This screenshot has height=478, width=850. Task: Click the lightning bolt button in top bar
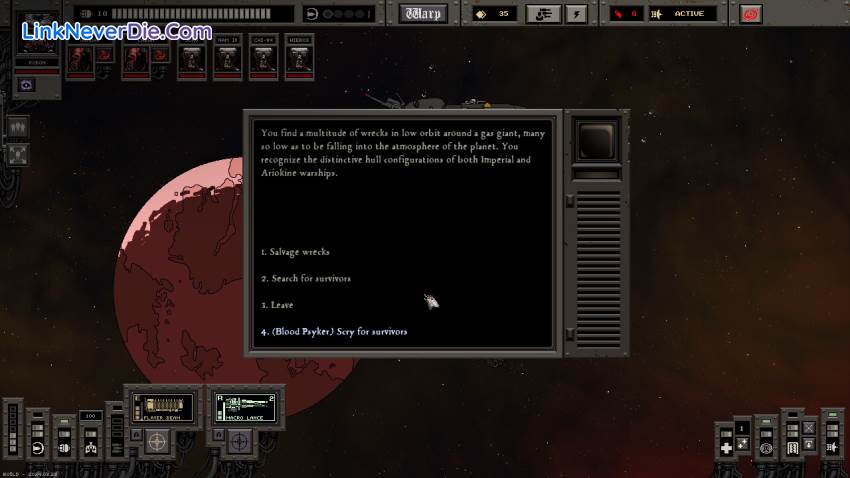tap(576, 14)
